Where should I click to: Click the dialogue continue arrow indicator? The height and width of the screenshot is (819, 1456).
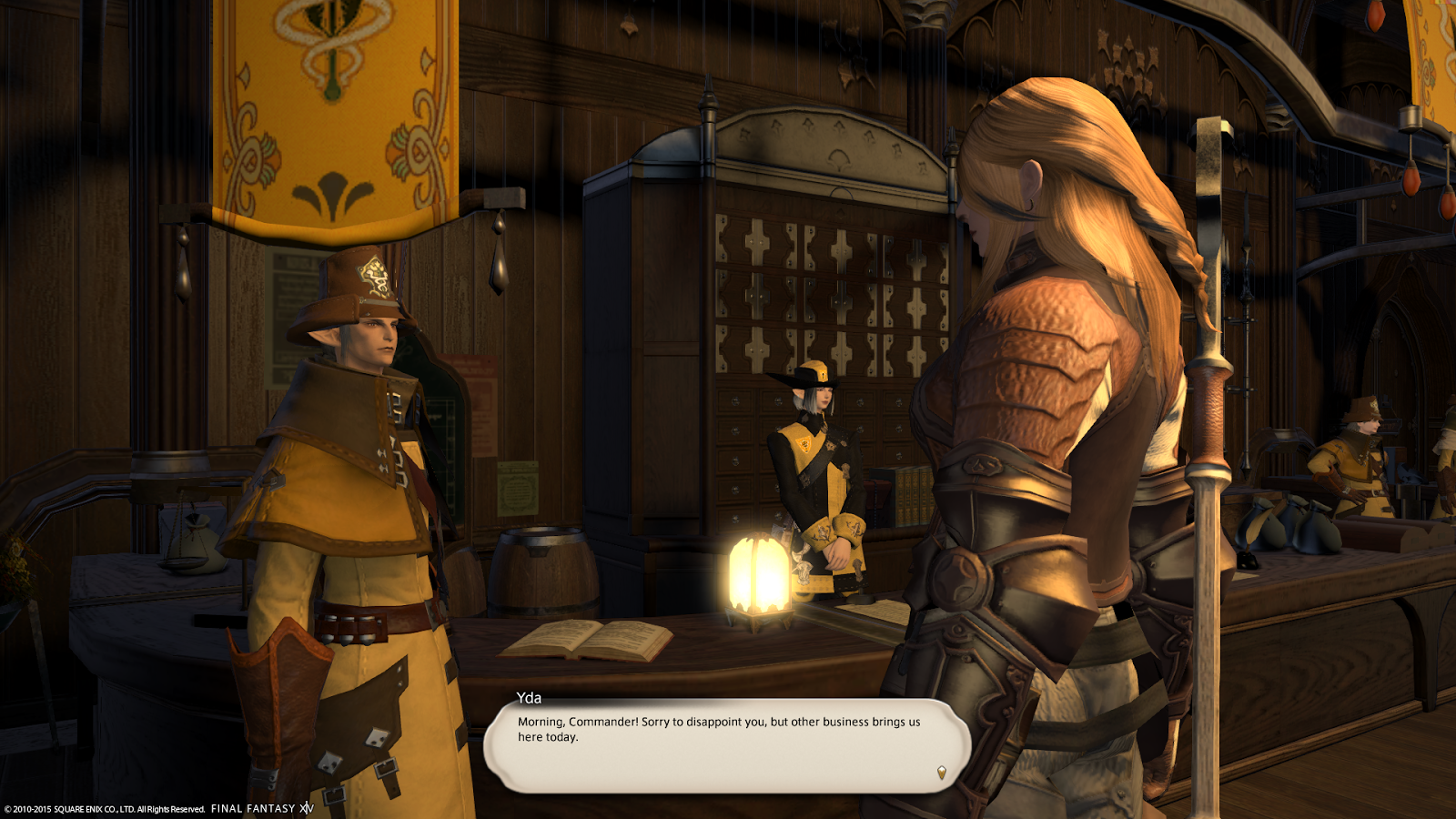point(941,773)
